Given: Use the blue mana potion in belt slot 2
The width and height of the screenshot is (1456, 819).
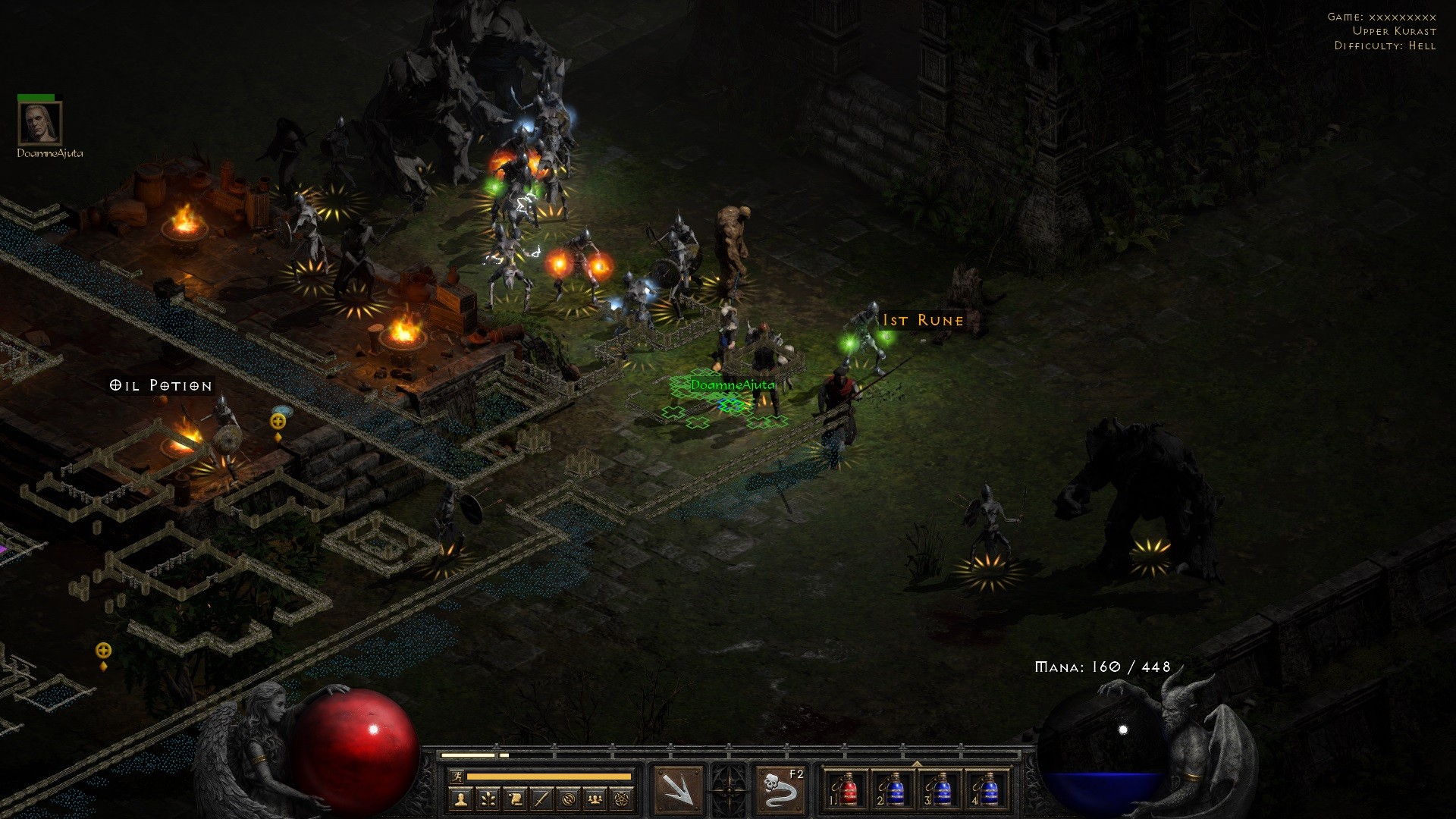Looking at the screenshot, I should click(895, 792).
